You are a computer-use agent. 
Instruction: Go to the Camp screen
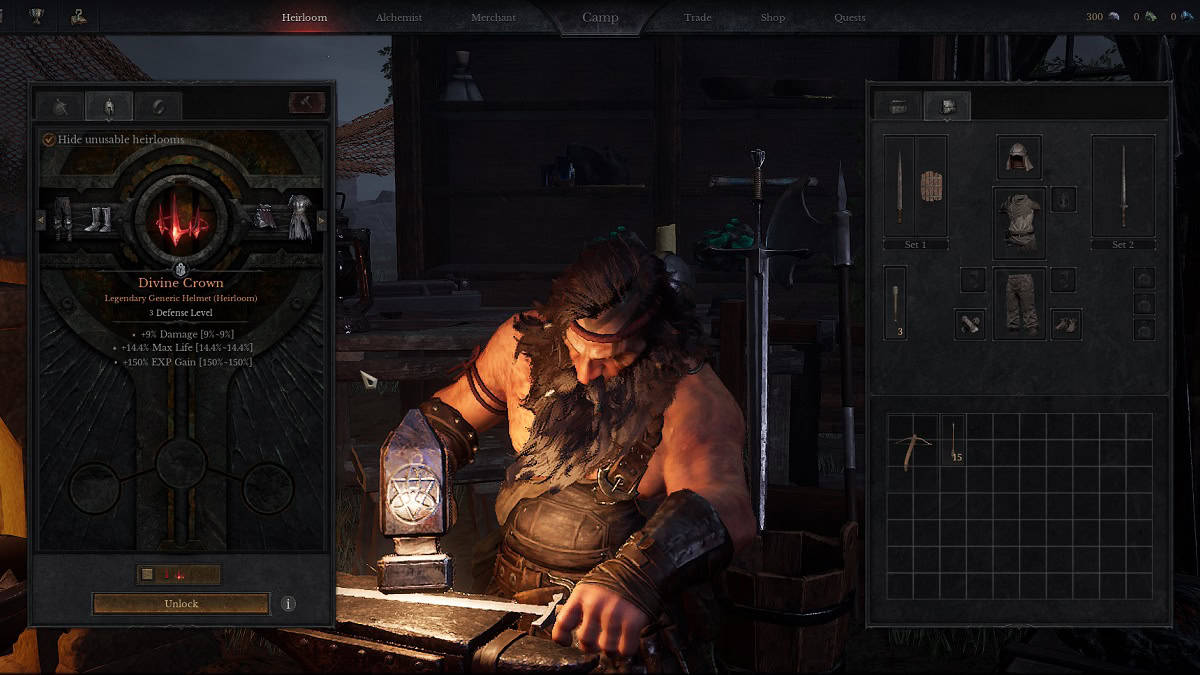600,18
